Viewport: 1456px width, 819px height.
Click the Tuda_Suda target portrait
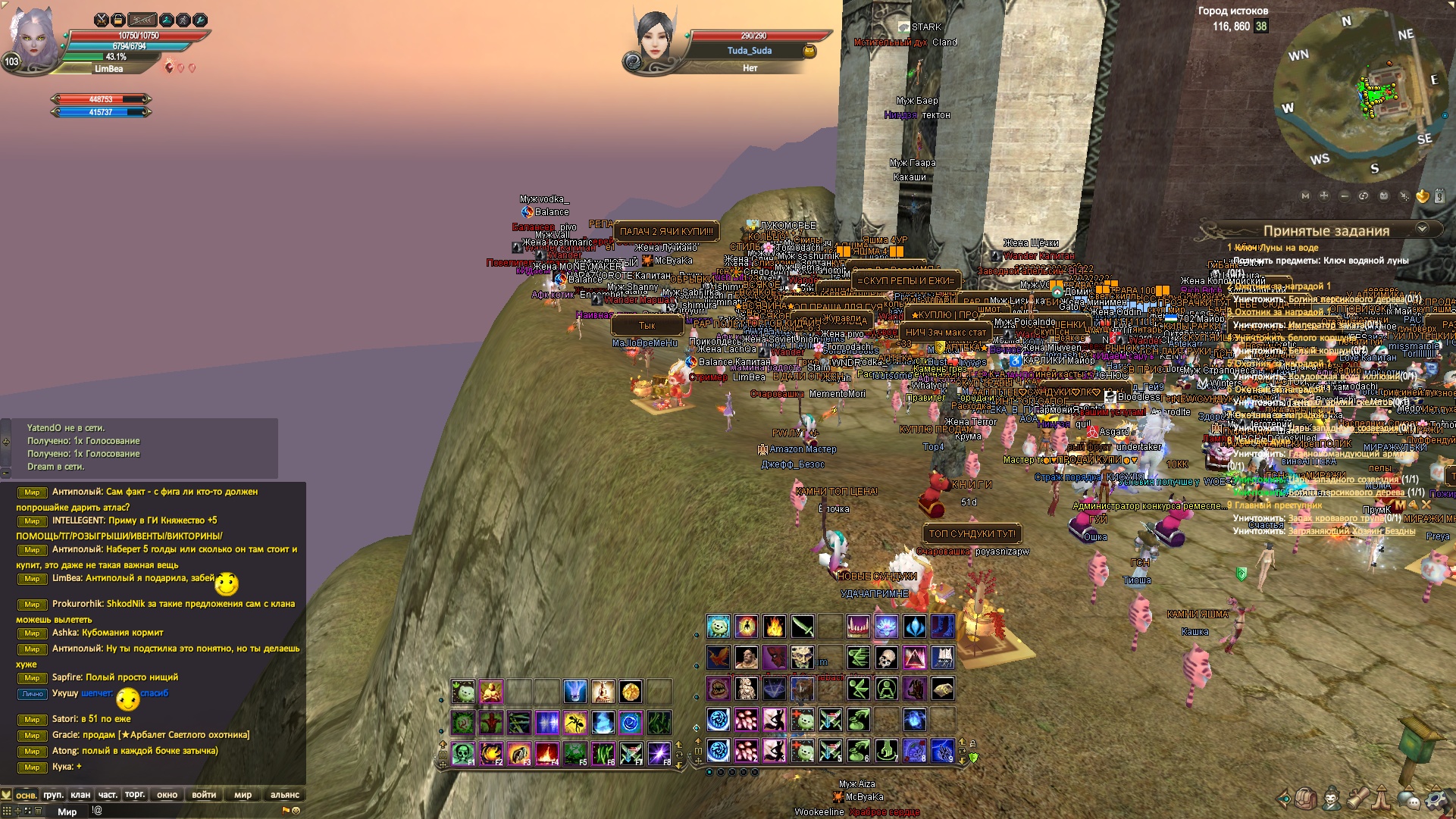pyautogui.click(x=653, y=50)
